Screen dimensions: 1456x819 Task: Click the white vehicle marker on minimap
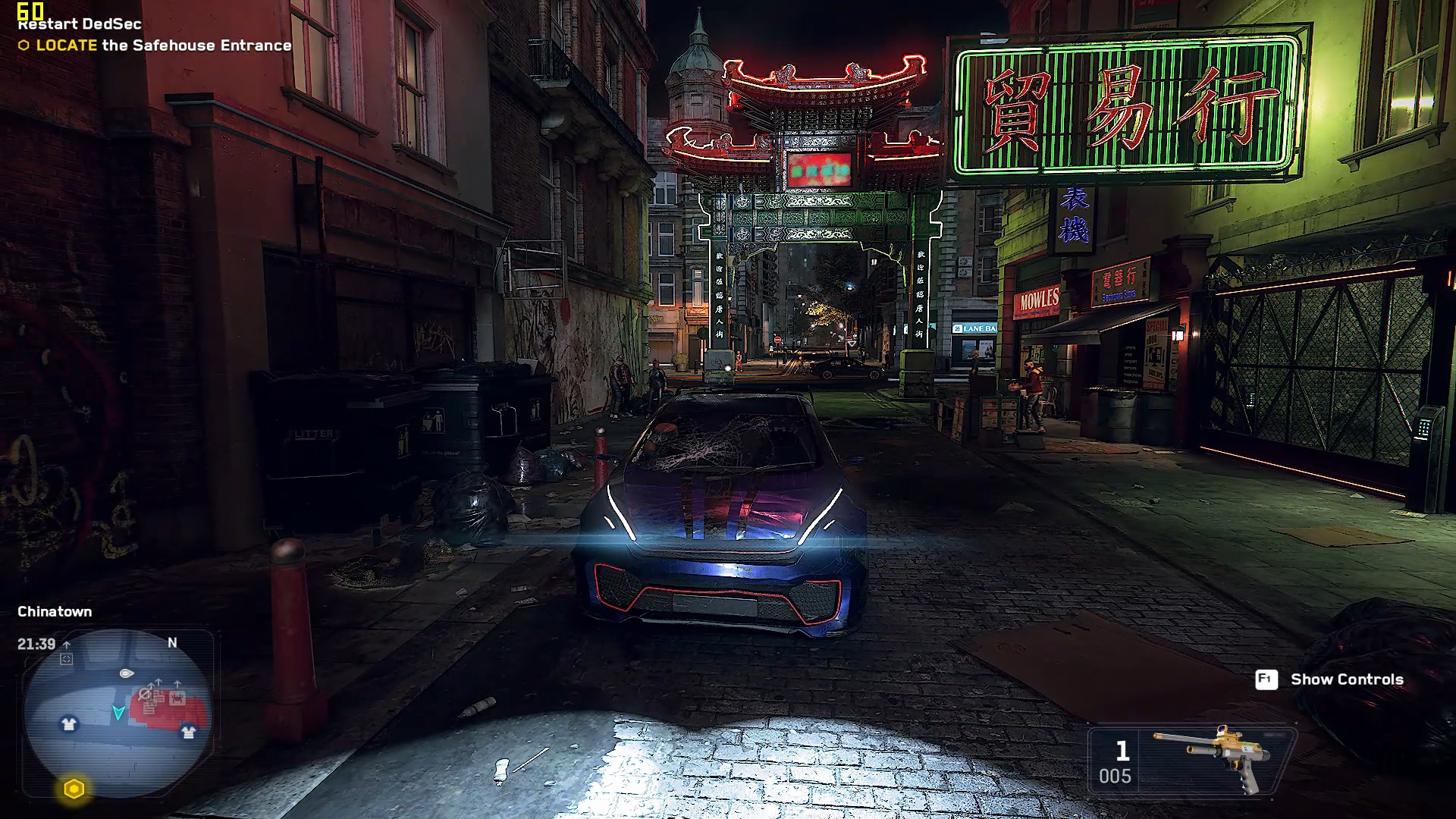pyautogui.click(x=127, y=673)
